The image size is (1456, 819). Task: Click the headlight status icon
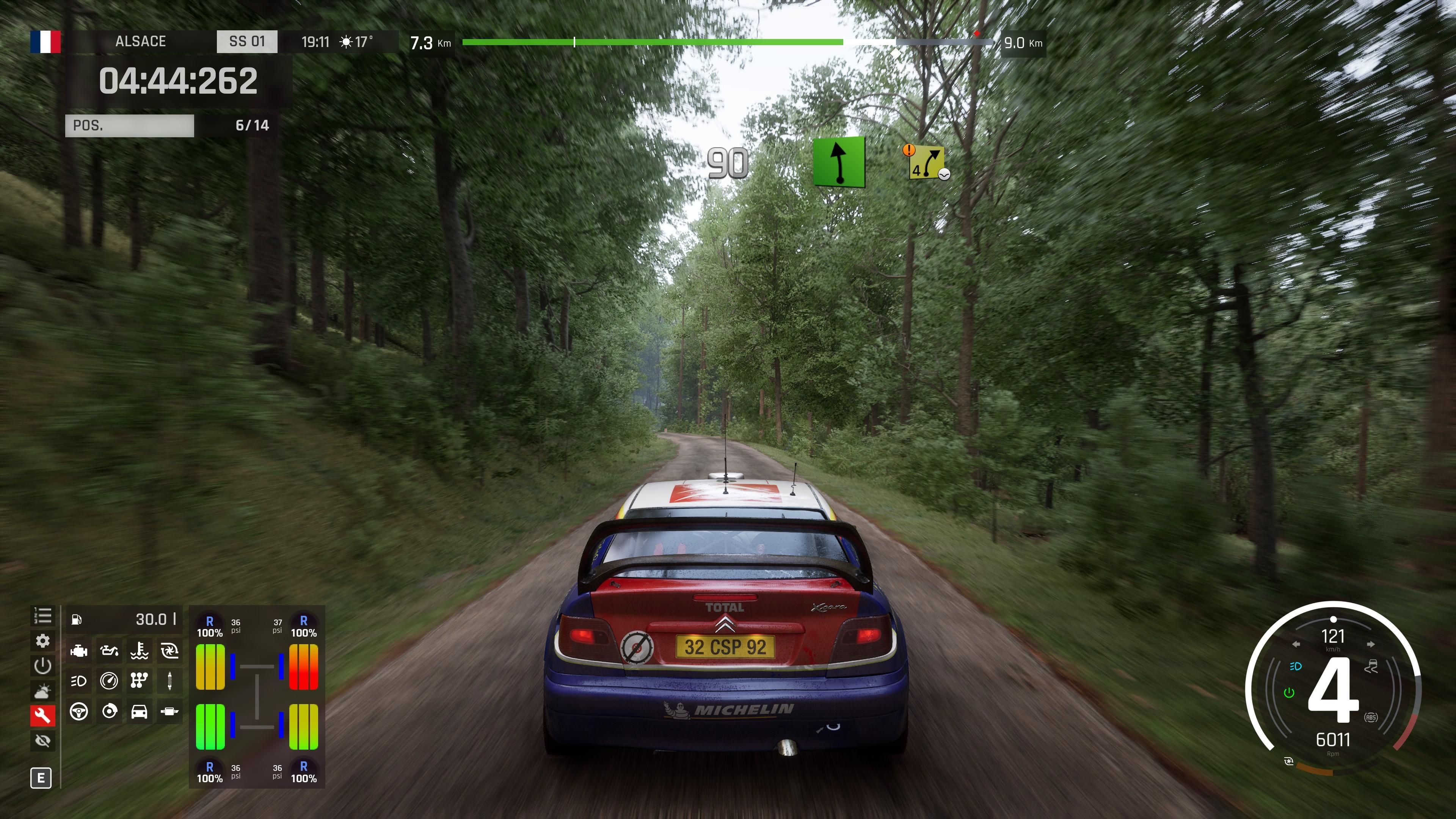pos(78,681)
